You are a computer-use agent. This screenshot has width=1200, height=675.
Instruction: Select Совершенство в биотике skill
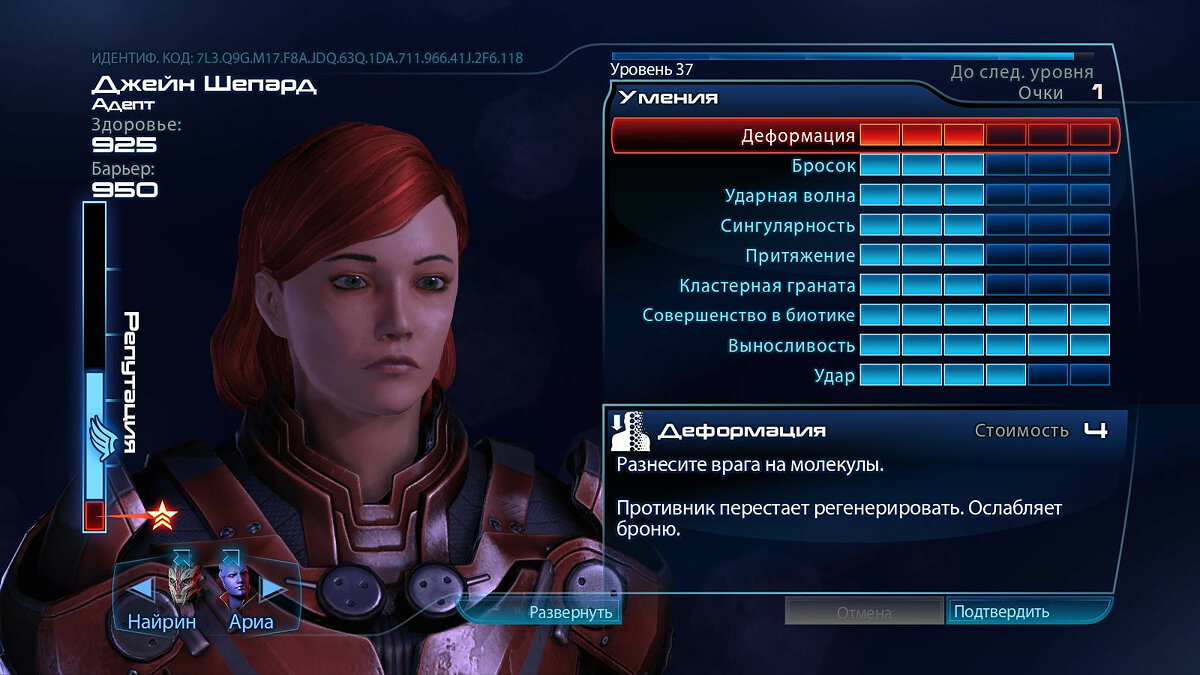coord(749,316)
